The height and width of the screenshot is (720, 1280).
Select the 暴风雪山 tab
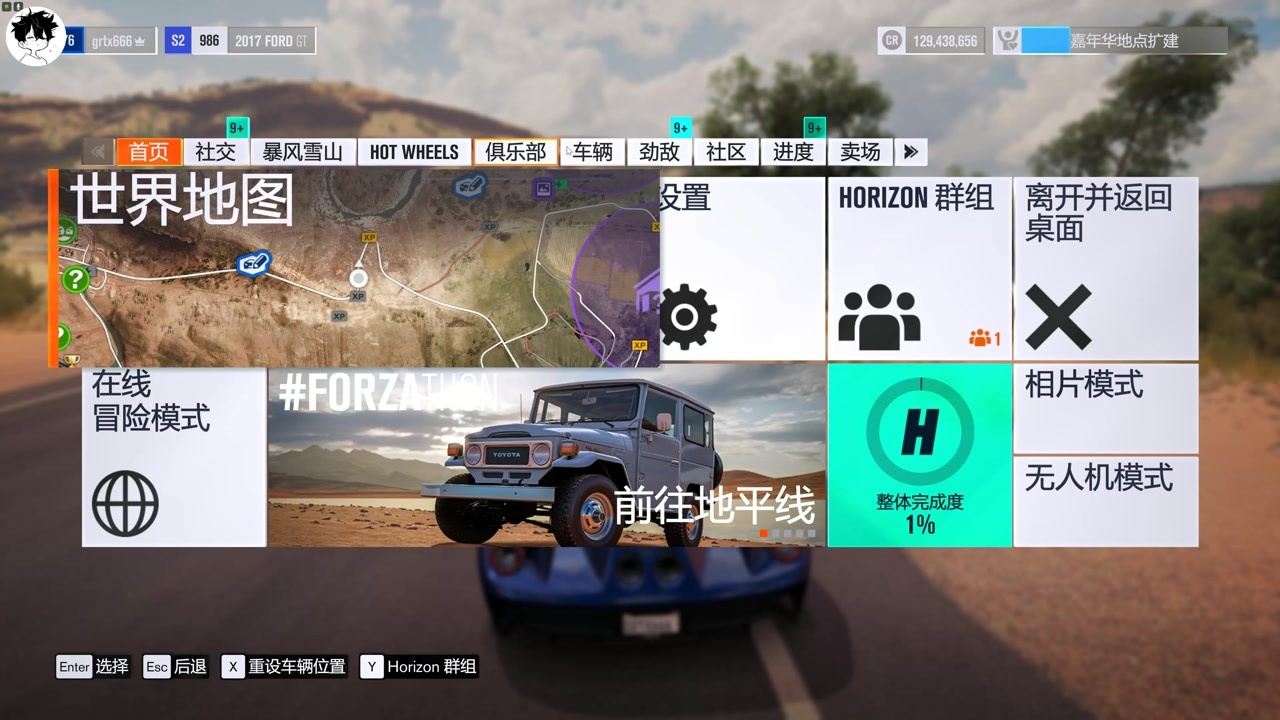[x=302, y=152]
